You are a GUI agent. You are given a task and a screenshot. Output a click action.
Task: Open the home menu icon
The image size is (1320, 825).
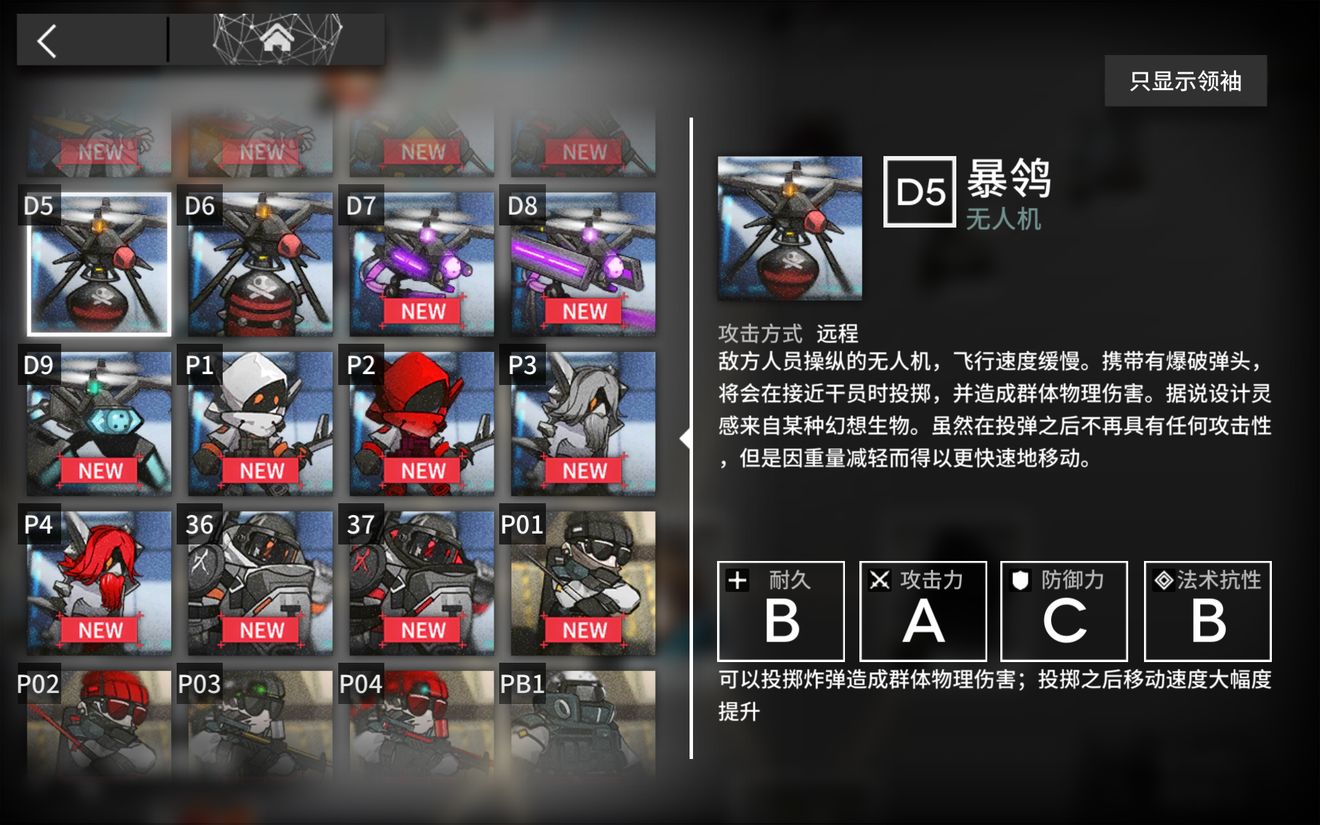[277, 40]
